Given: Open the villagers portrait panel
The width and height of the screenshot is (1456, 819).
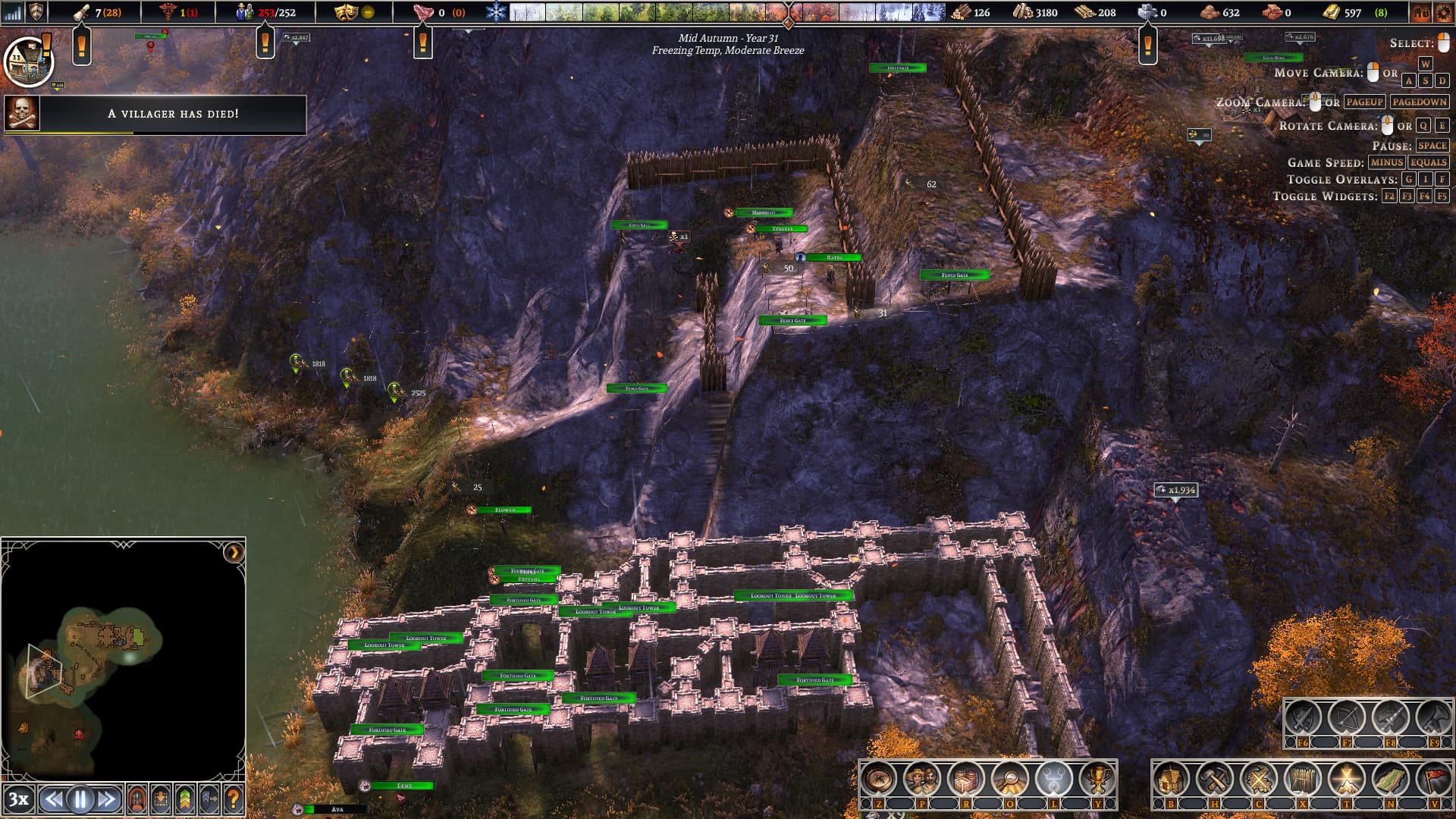Looking at the screenshot, I should point(923,779).
